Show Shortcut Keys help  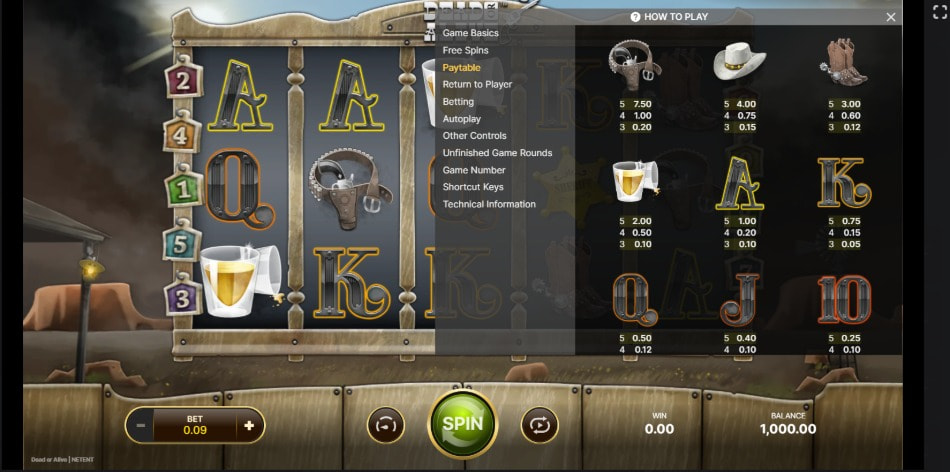pos(473,187)
